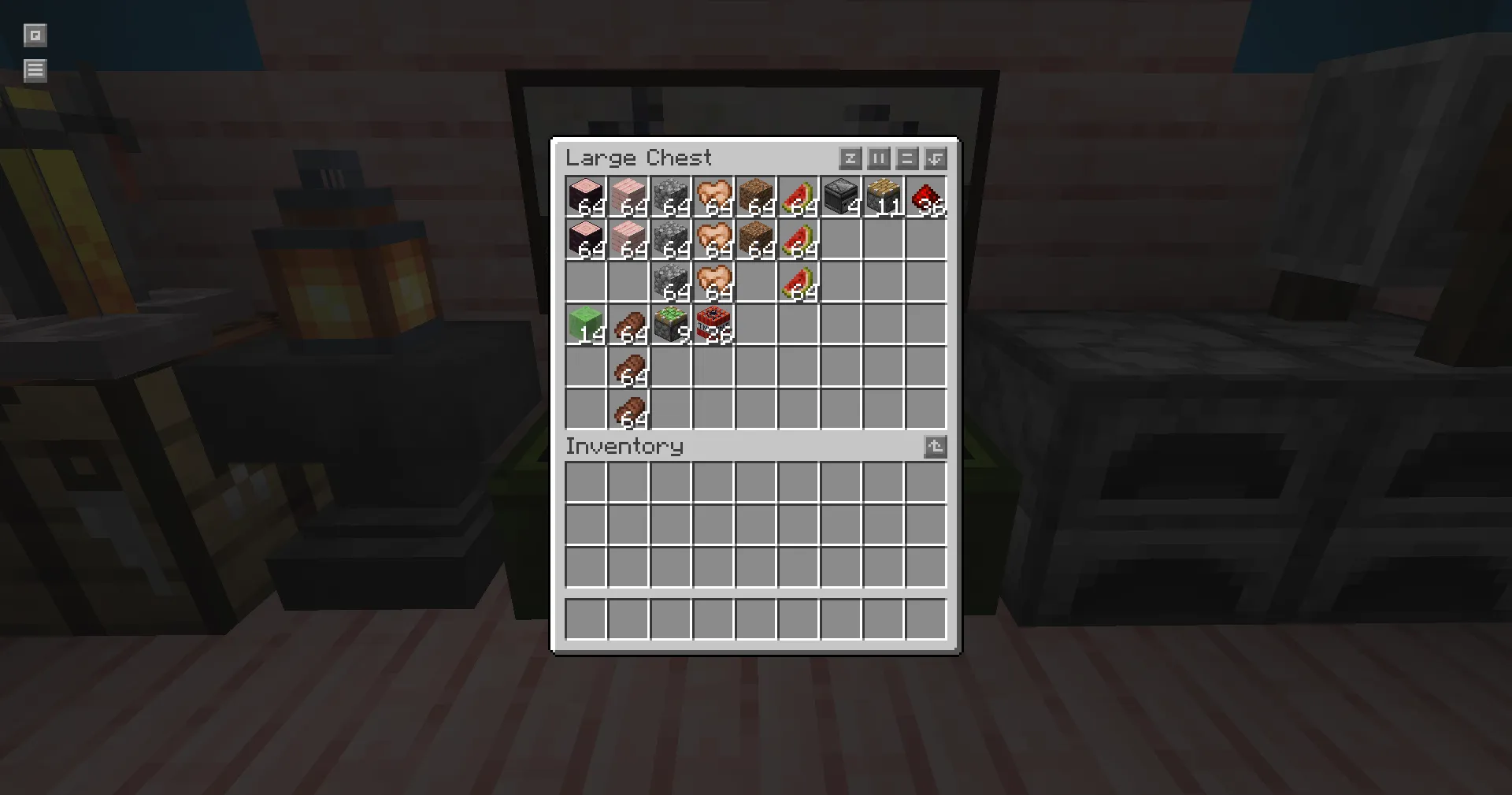The width and height of the screenshot is (1512, 795).
Task: Sort chest into columns with the vertical-bars button
Action: click(878, 158)
